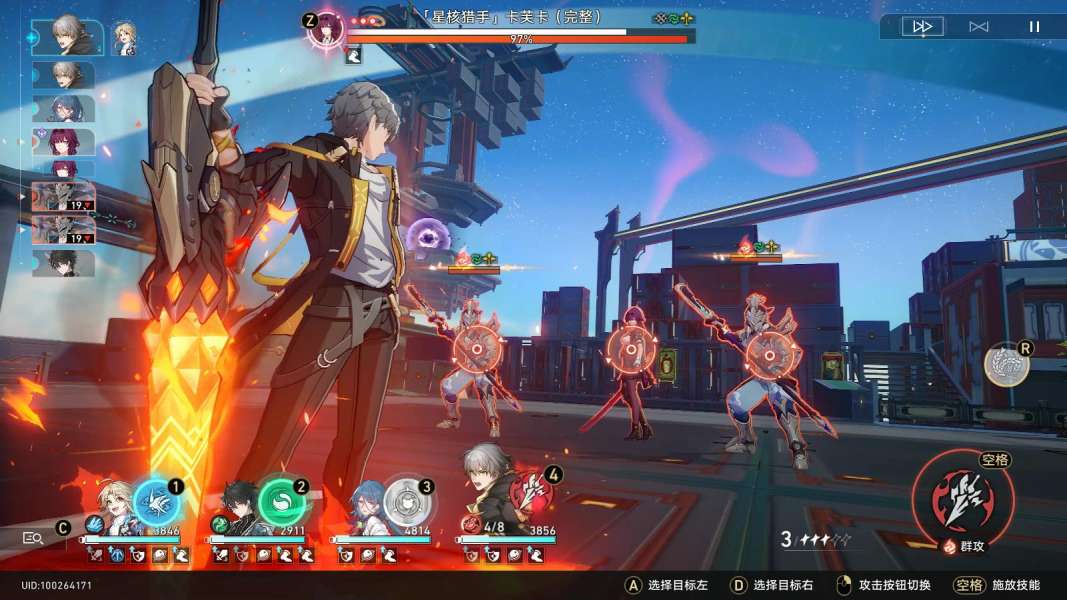Toggle the double-speed battle button
This screenshot has width=1067, height=600.
(x=922, y=27)
